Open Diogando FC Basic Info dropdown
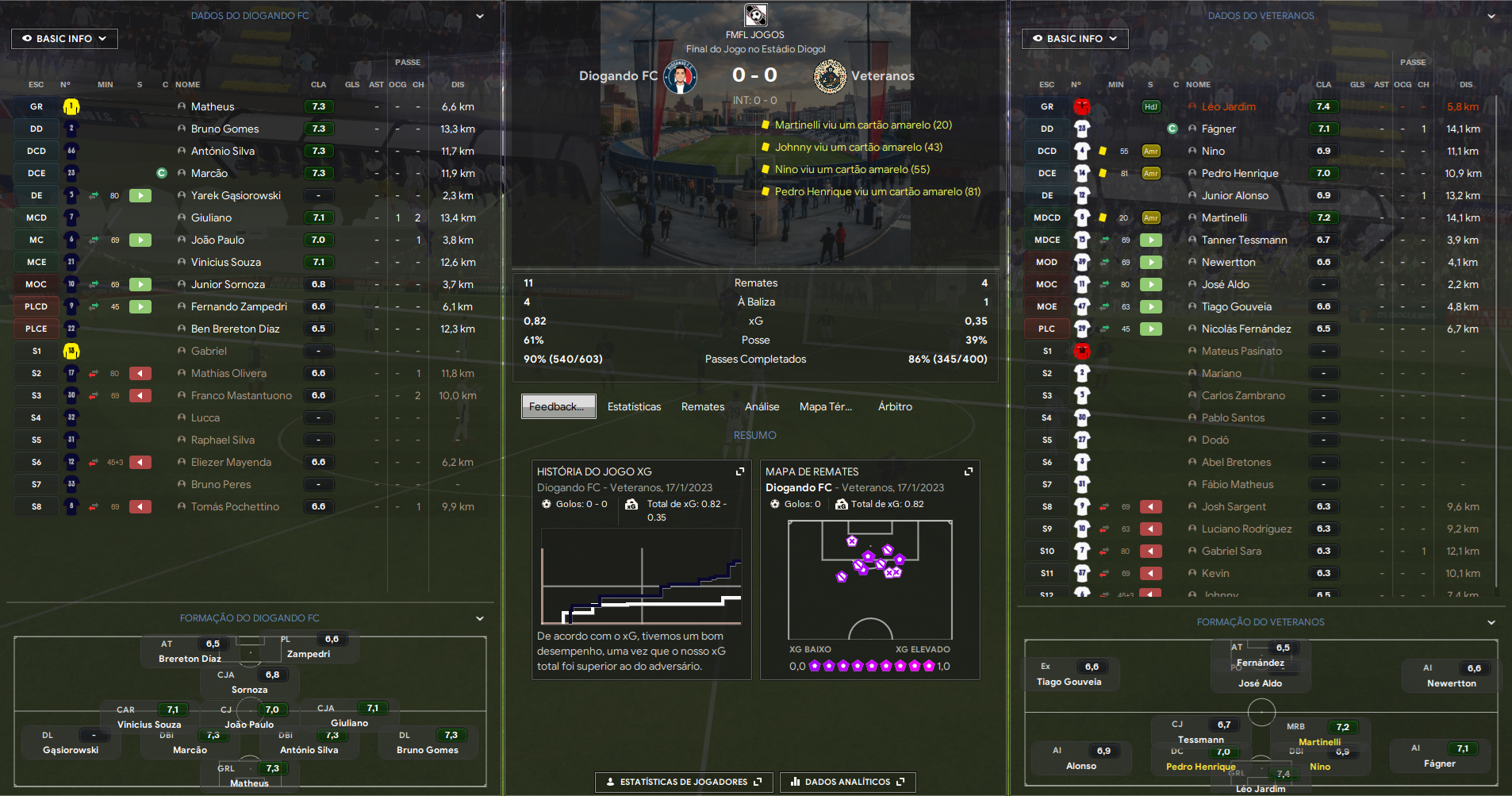Screen dimensions: 1512x796 (64, 38)
